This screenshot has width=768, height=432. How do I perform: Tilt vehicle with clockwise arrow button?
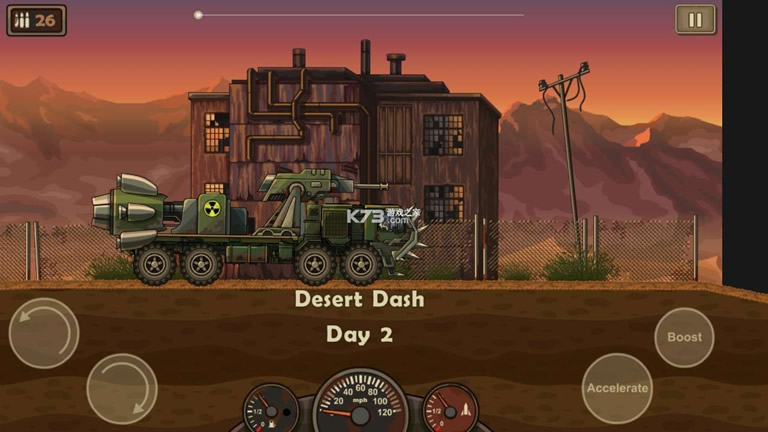click(122, 388)
